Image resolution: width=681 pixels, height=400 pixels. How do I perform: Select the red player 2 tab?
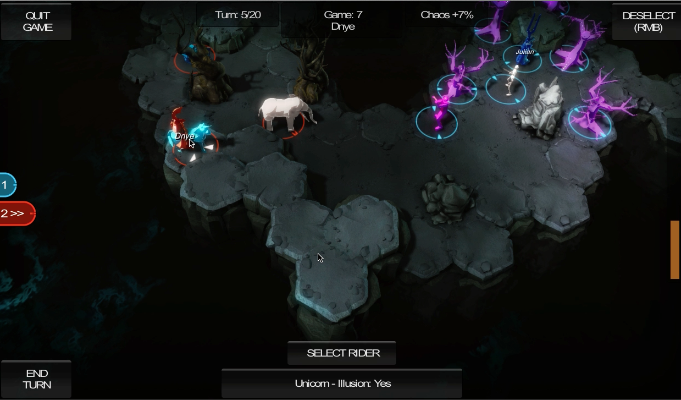[x=16, y=213]
